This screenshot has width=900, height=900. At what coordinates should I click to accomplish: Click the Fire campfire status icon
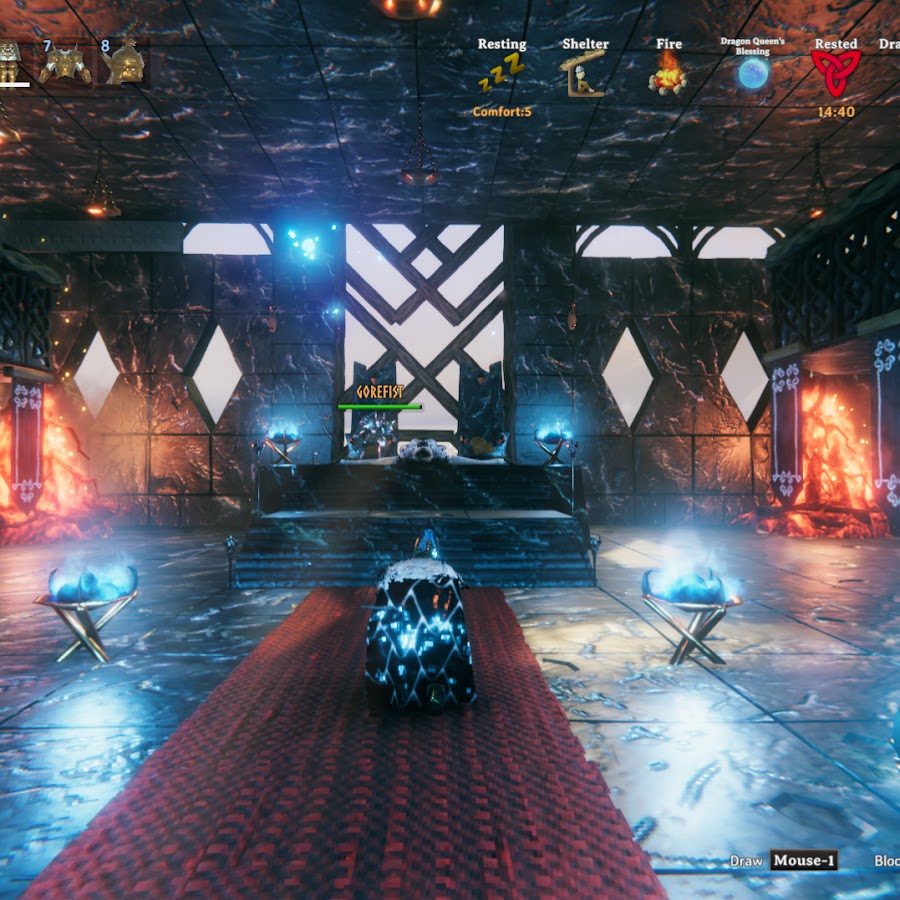coord(668,73)
